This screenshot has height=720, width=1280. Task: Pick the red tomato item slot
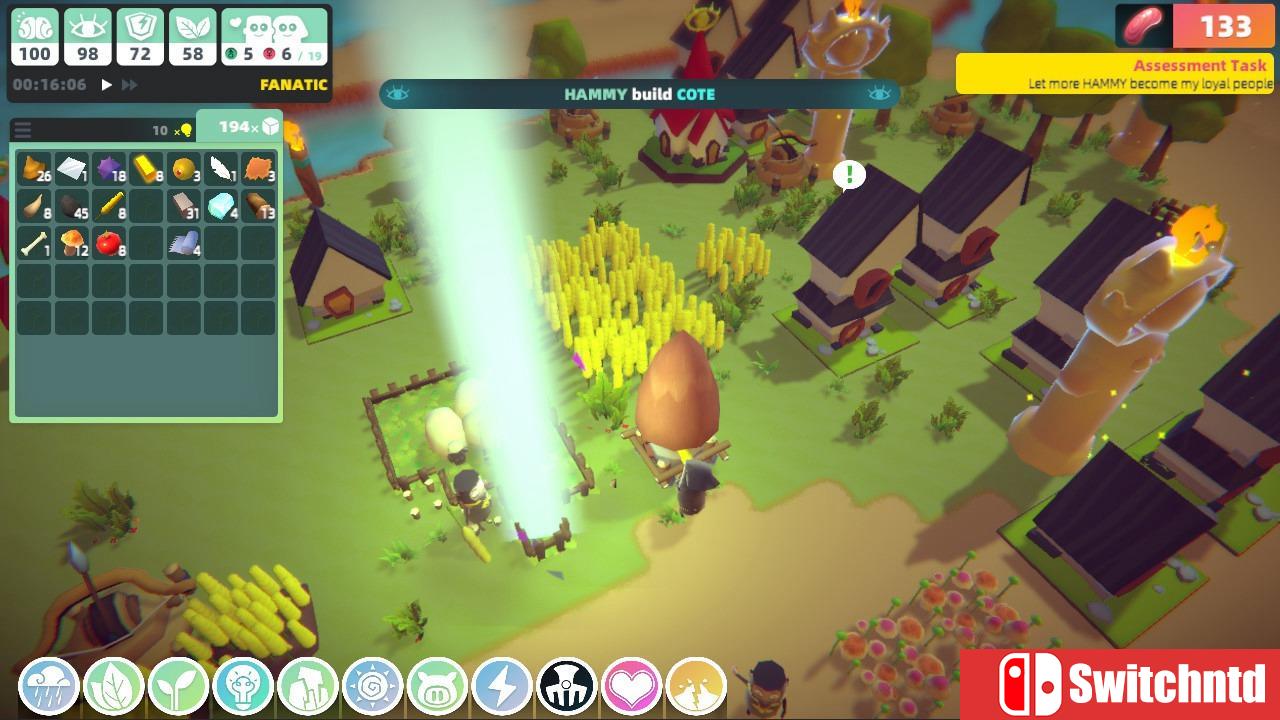click(108, 243)
